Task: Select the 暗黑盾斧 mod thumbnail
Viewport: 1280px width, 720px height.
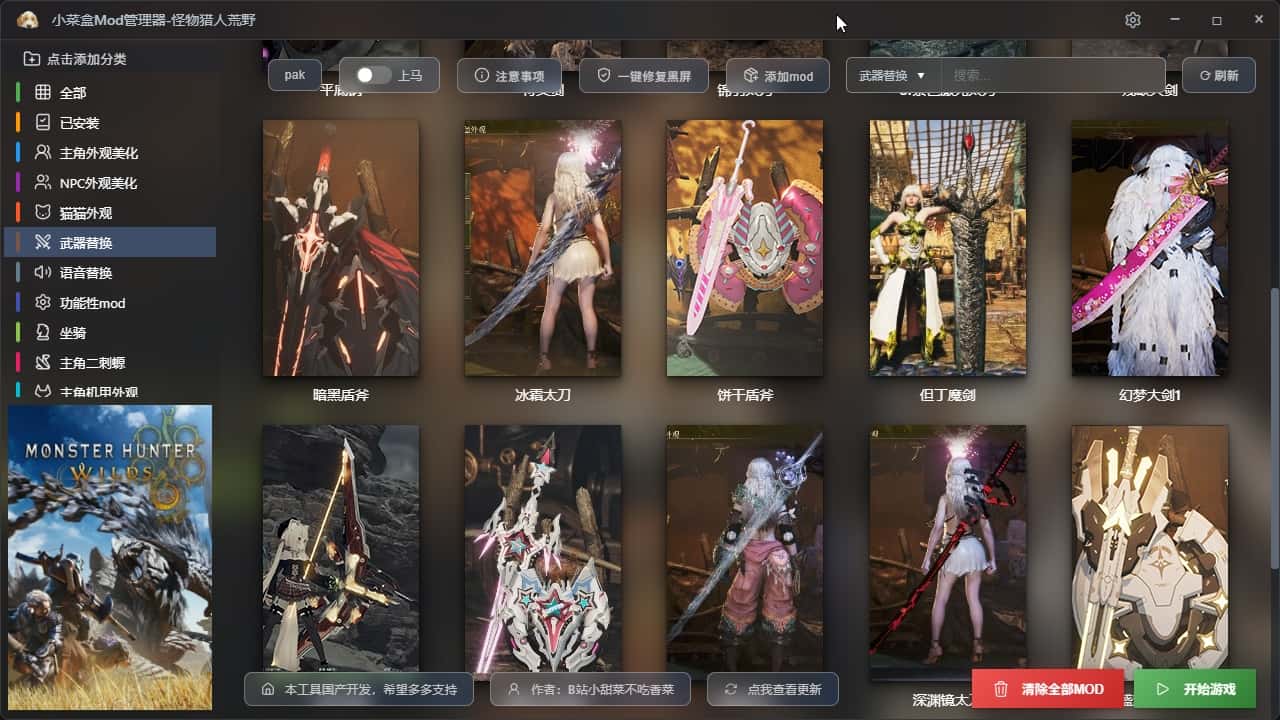Action: 341,248
